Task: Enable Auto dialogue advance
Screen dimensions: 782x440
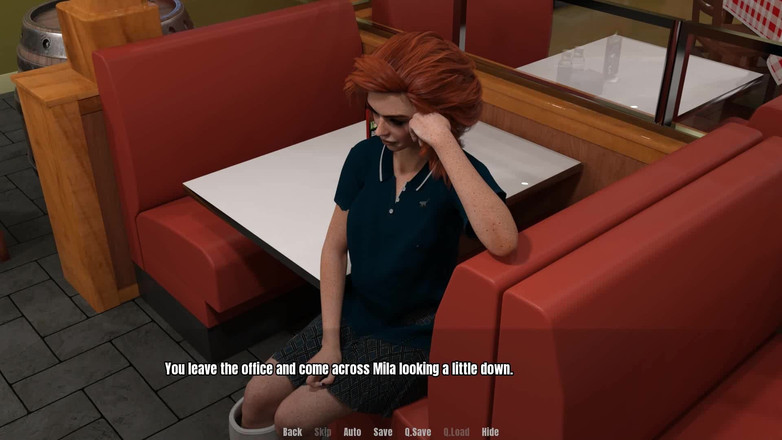Action: 352,432
